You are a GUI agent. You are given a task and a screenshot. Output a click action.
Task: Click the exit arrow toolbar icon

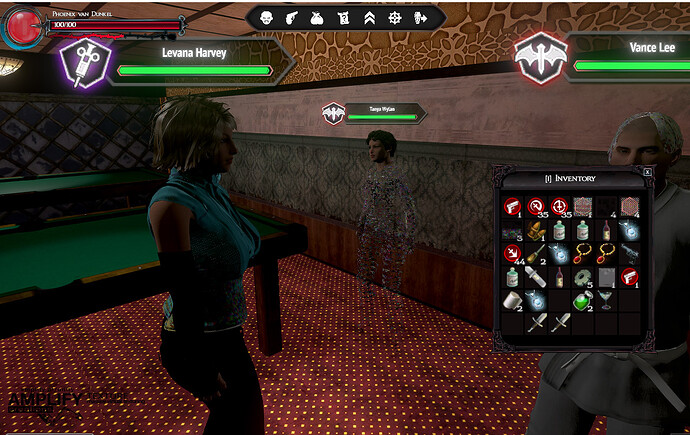tap(421, 17)
